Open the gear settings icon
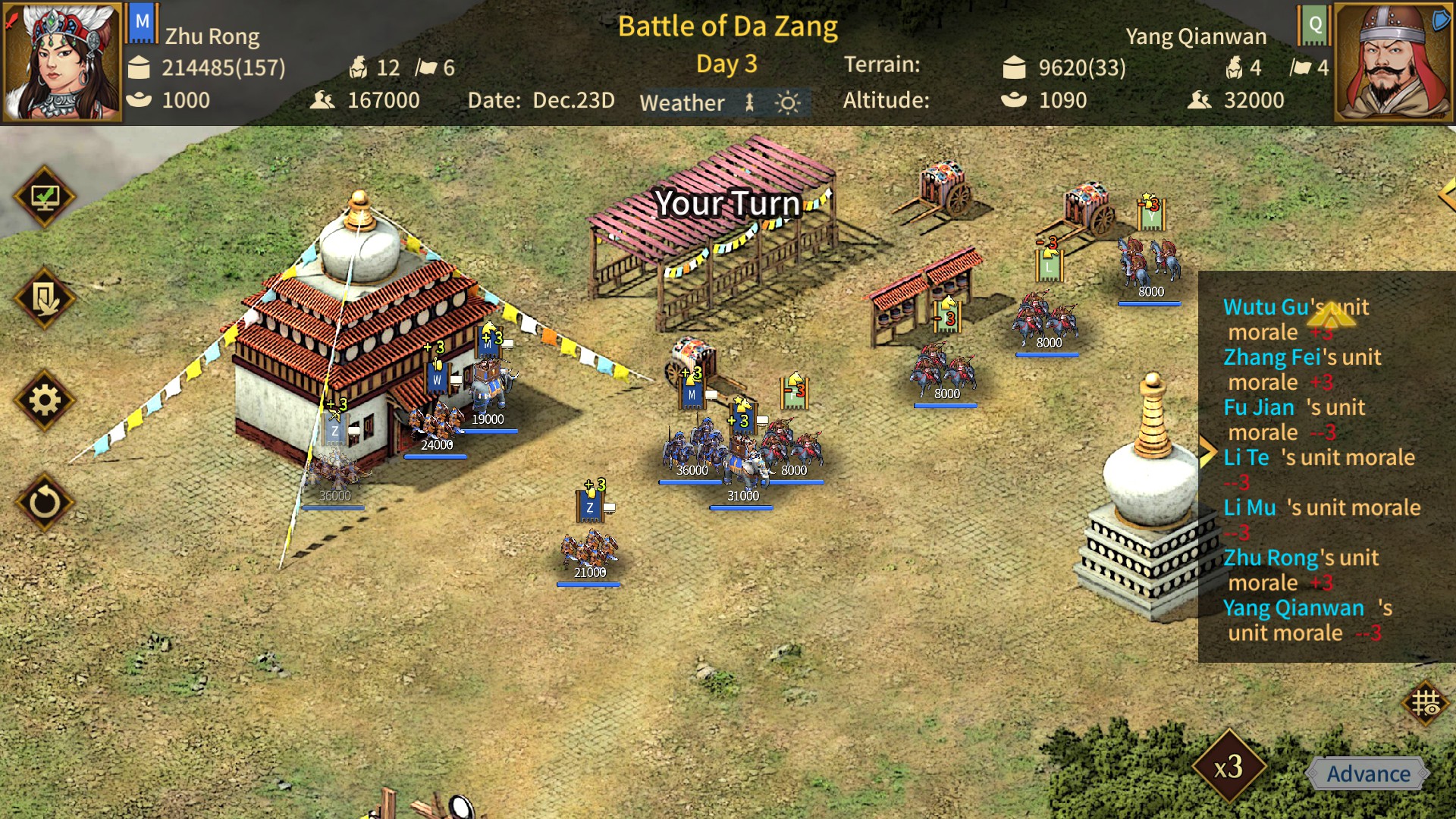 (x=45, y=400)
